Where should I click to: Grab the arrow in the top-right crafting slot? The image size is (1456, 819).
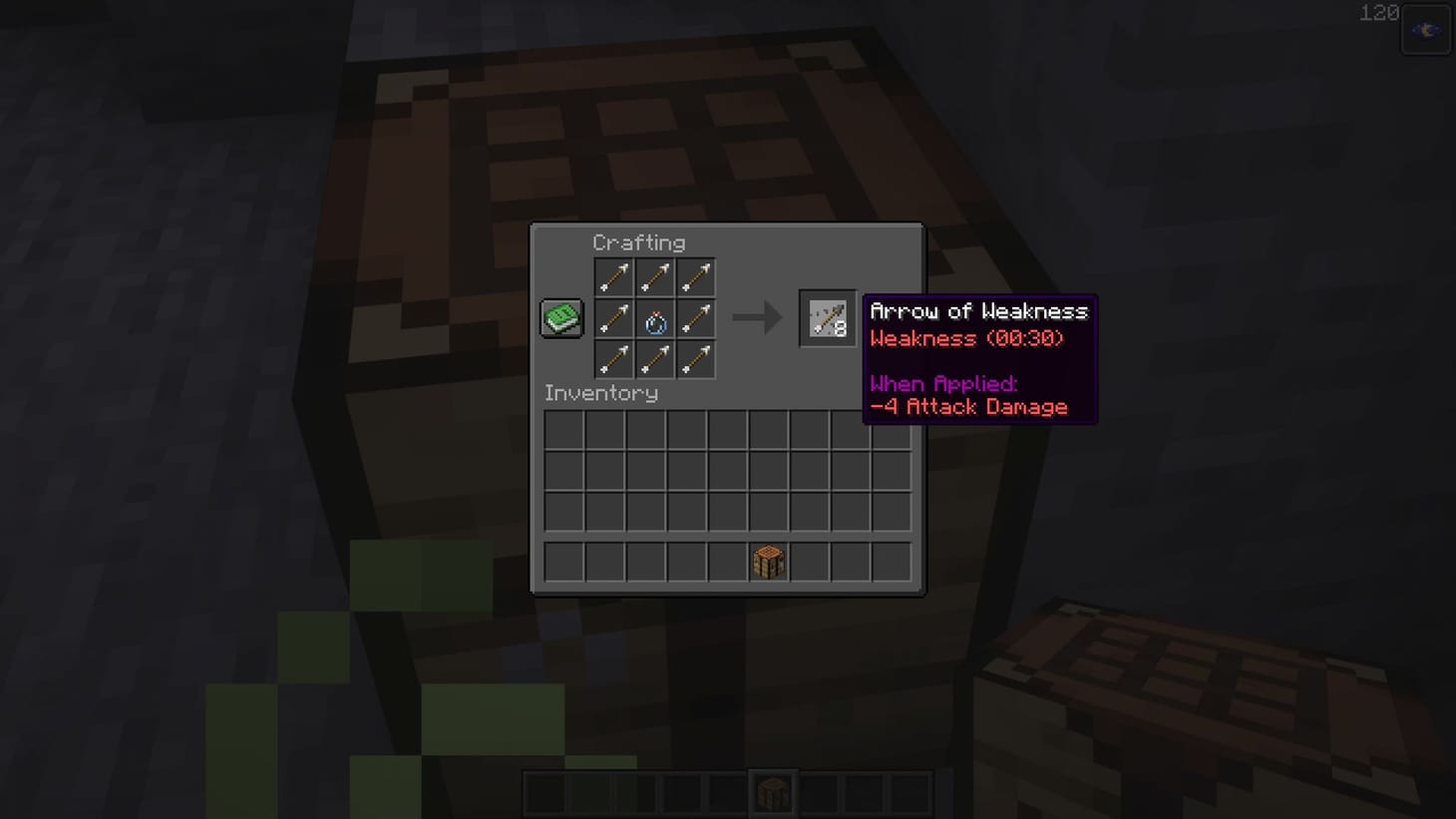(696, 277)
